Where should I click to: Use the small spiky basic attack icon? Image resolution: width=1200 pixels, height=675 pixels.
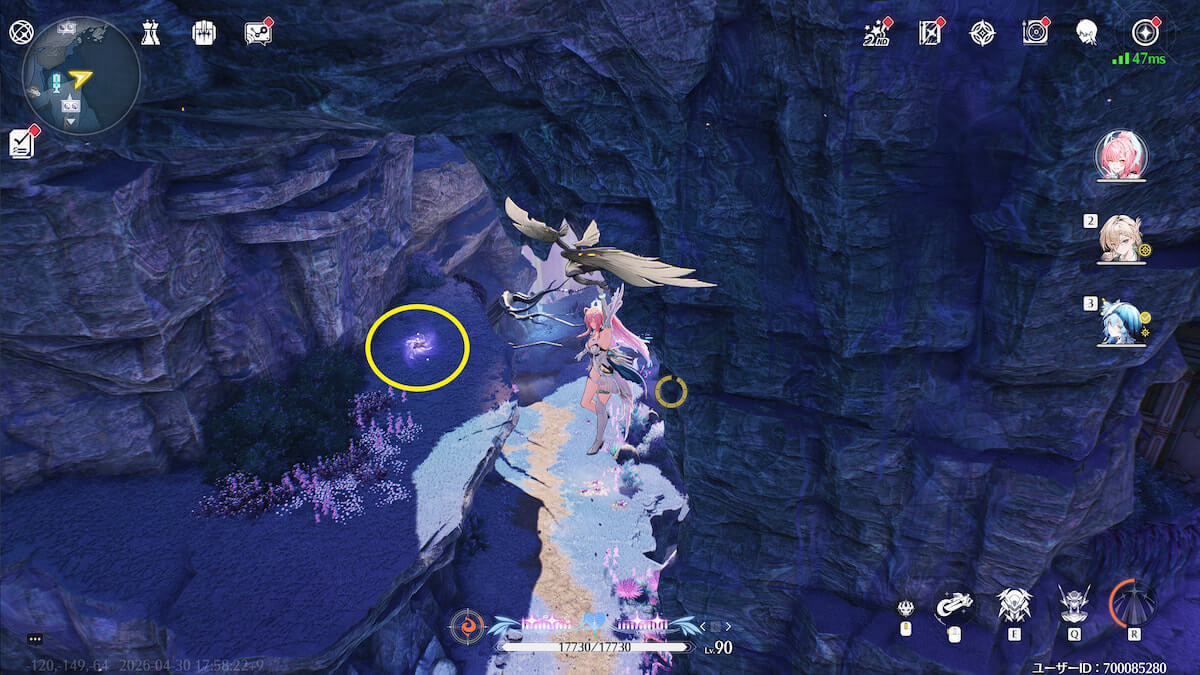point(906,608)
